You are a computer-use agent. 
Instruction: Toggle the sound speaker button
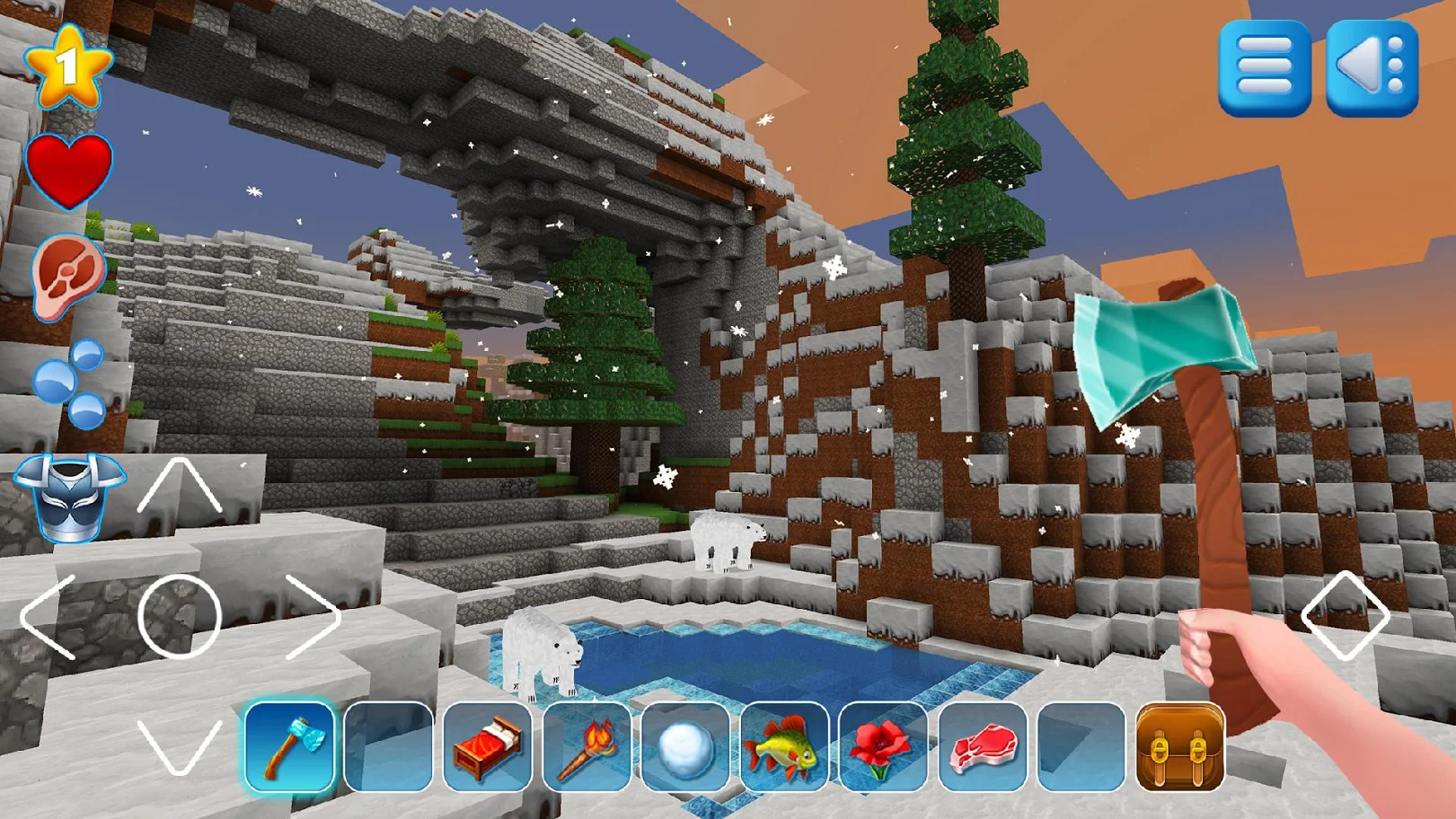point(1372,68)
